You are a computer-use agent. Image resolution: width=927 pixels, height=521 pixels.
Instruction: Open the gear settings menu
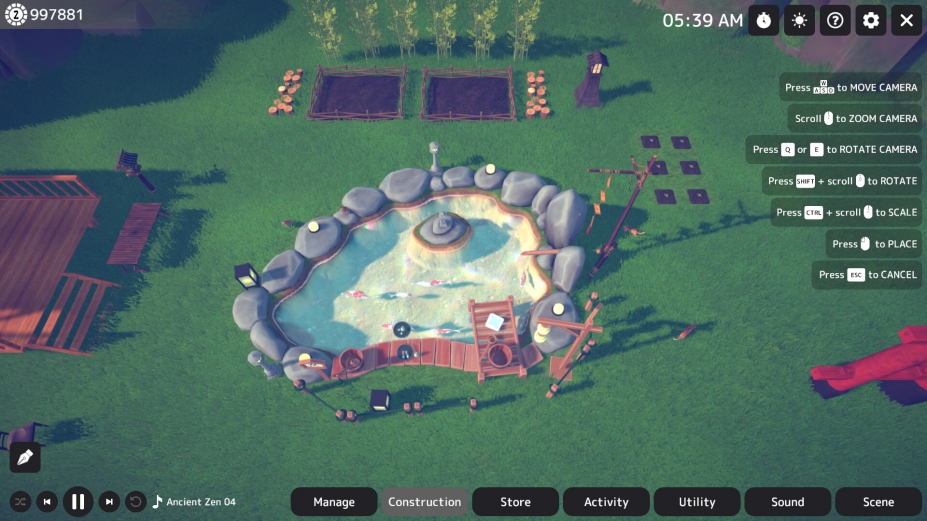point(871,20)
